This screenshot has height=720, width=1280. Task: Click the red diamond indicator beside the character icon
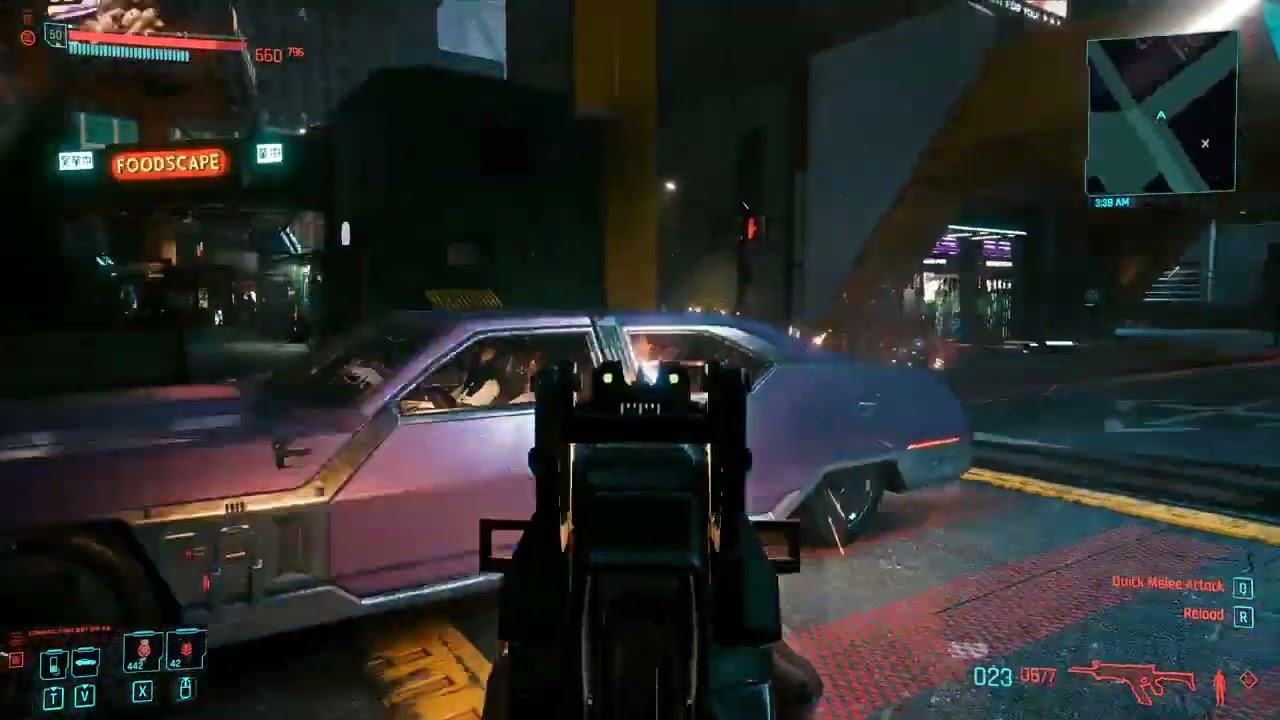tap(1248, 680)
